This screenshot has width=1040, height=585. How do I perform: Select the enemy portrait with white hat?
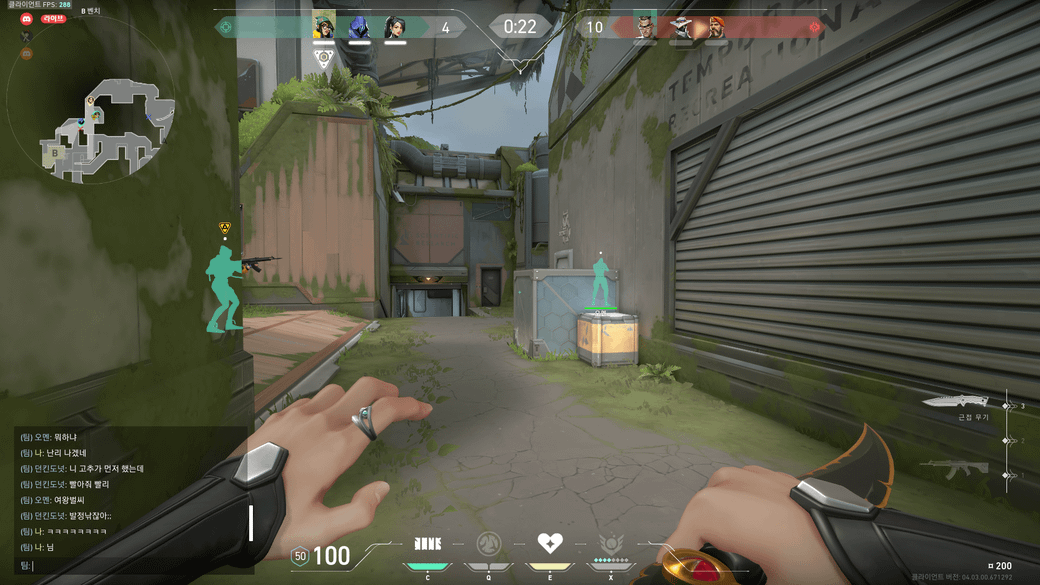[x=682, y=27]
